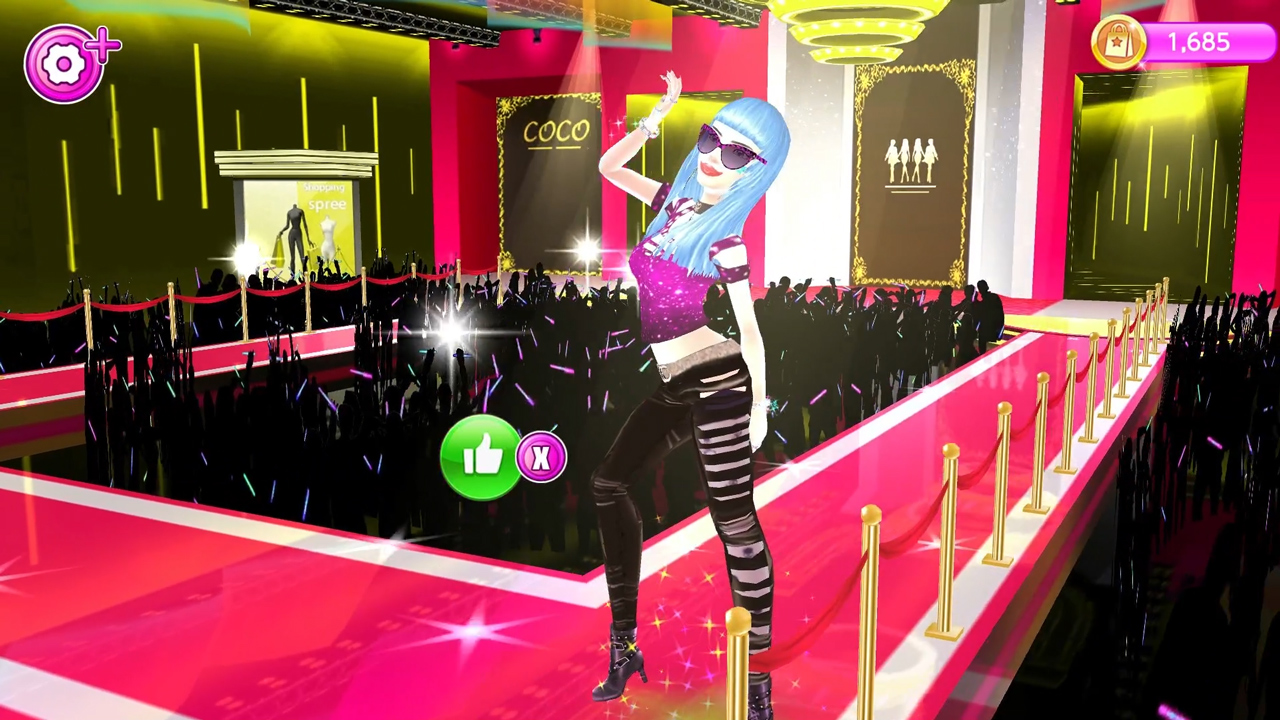This screenshot has height=720, width=1280.
Task: Tap the models silhouette sign in the doorway
Action: coord(910,163)
